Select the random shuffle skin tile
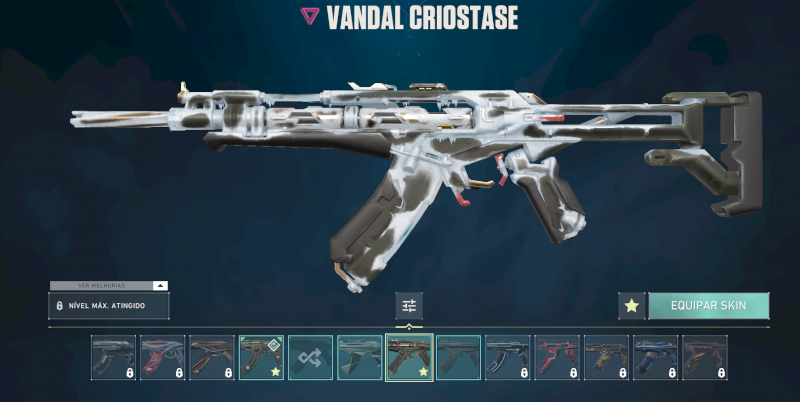Screen dimensions: 800x402 pos(310,358)
